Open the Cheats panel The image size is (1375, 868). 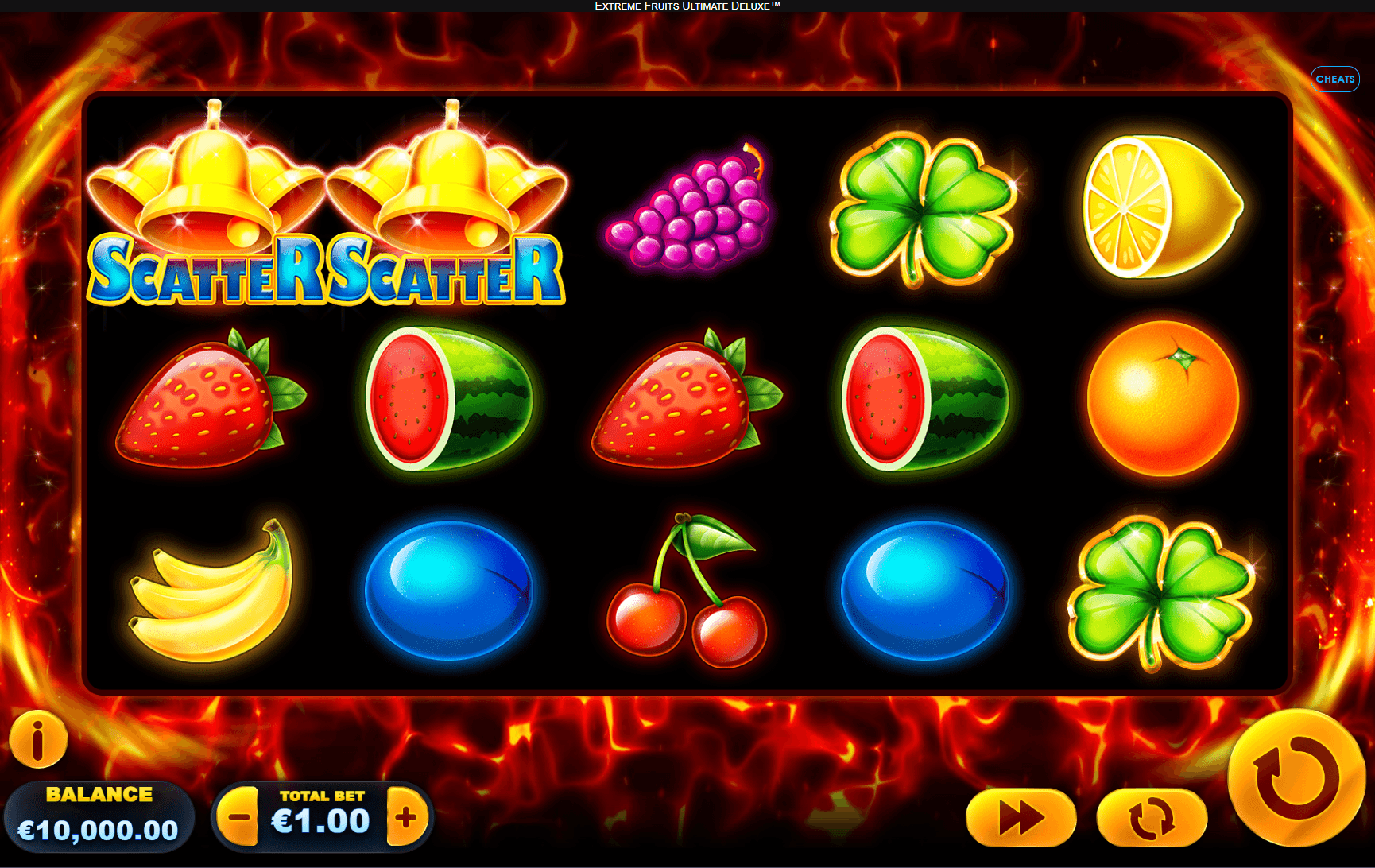(1335, 79)
